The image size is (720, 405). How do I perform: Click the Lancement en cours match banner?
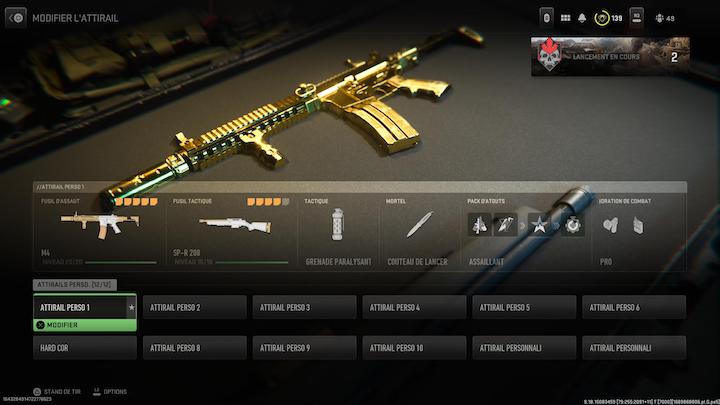610,57
